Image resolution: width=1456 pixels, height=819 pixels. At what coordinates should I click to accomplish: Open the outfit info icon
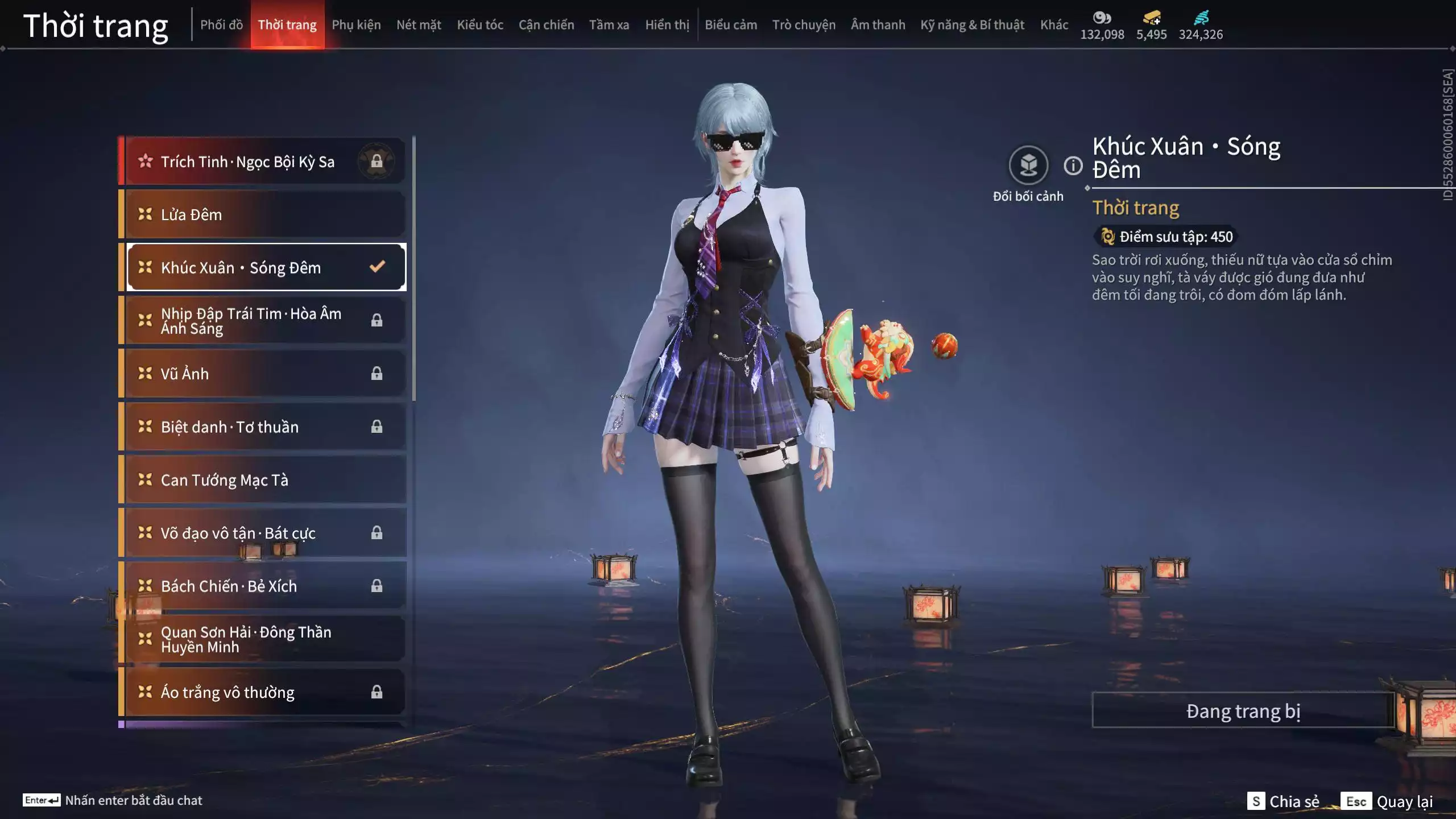click(x=1073, y=166)
